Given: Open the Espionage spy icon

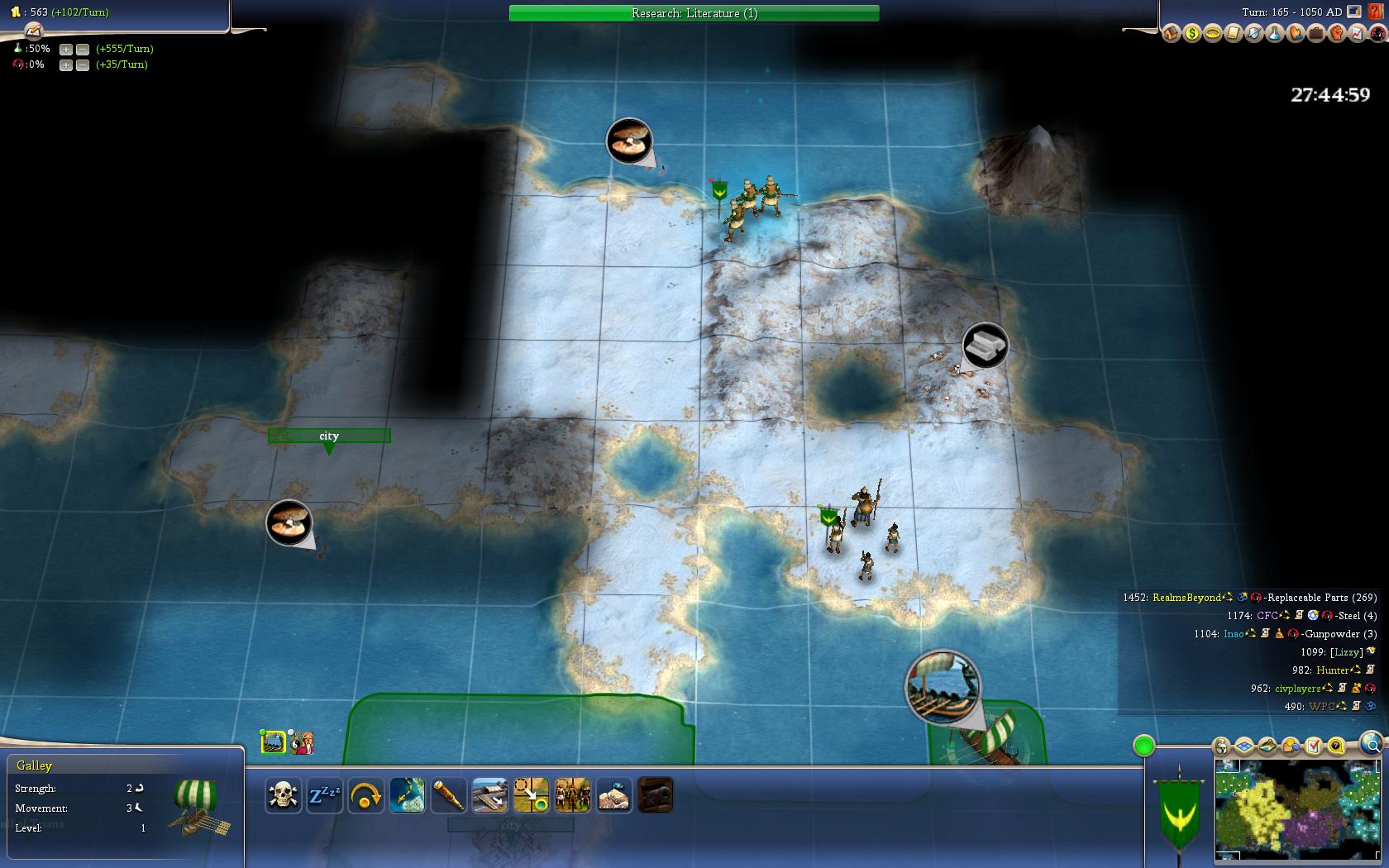Looking at the screenshot, I should click(x=1377, y=34).
